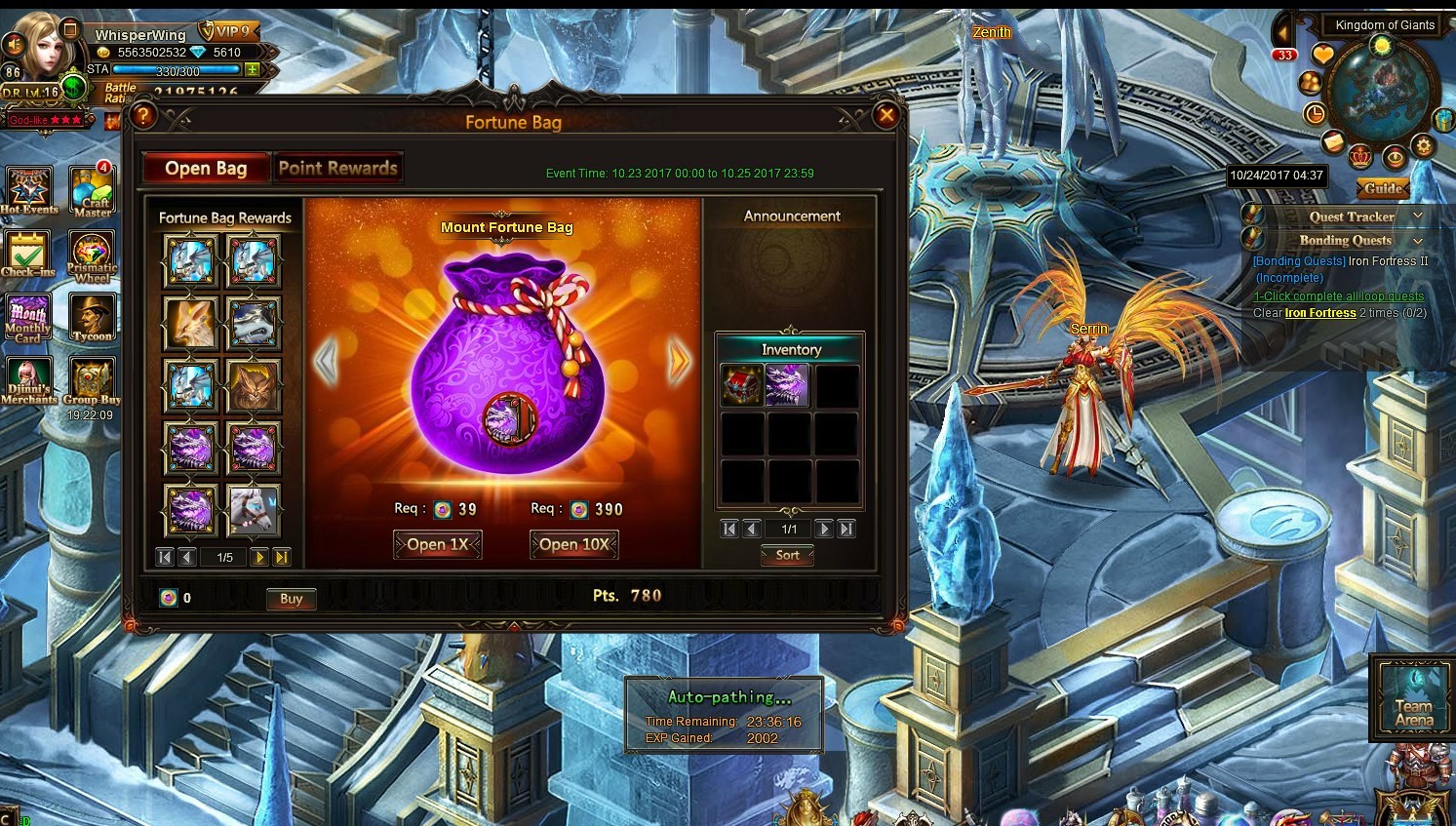
Task: Open the Fortune Bag help button
Action: click(x=143, y=116)
